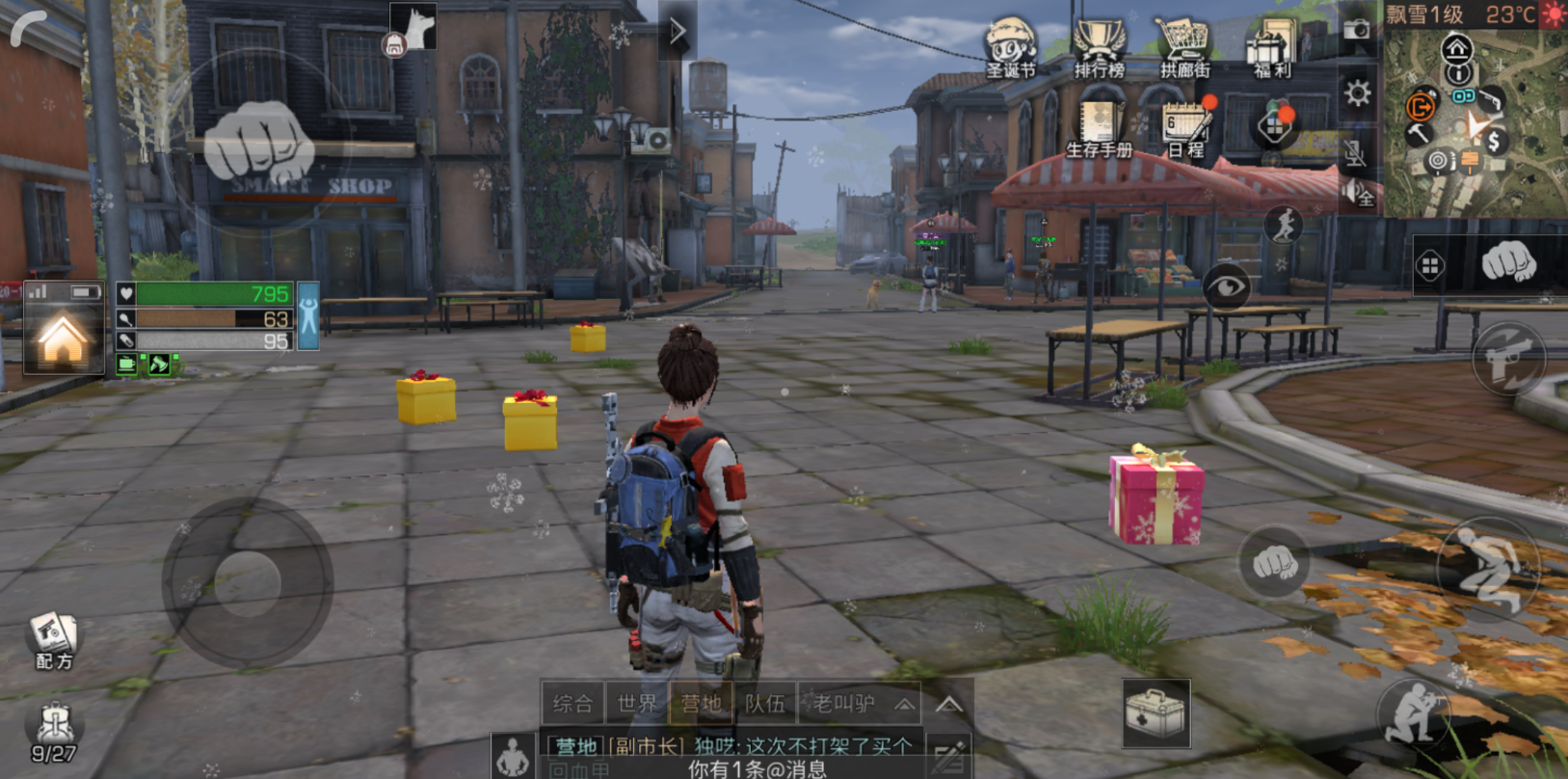Tap the home return button
Image resolution: width=1568 pixels, height=779 pixels.
pos(62,340)
